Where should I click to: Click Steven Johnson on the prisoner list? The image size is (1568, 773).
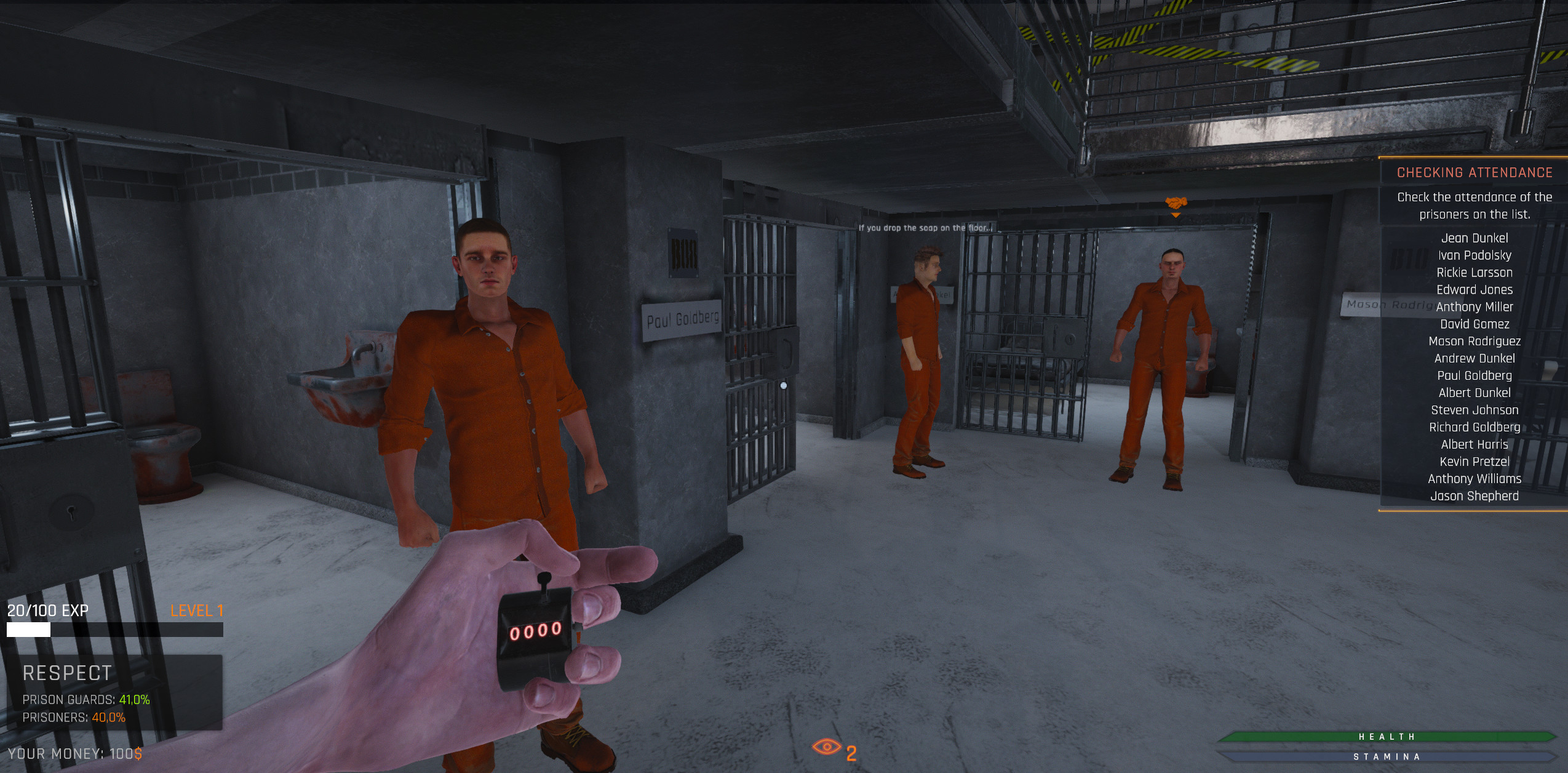pyautogui.click(x=1474, y=411)
